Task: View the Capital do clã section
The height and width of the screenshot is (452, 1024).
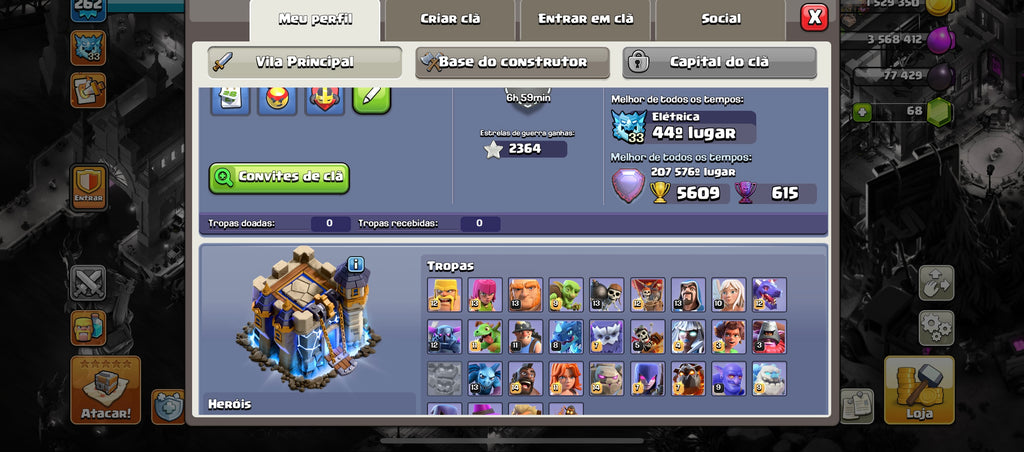Action: click(719, 62)
